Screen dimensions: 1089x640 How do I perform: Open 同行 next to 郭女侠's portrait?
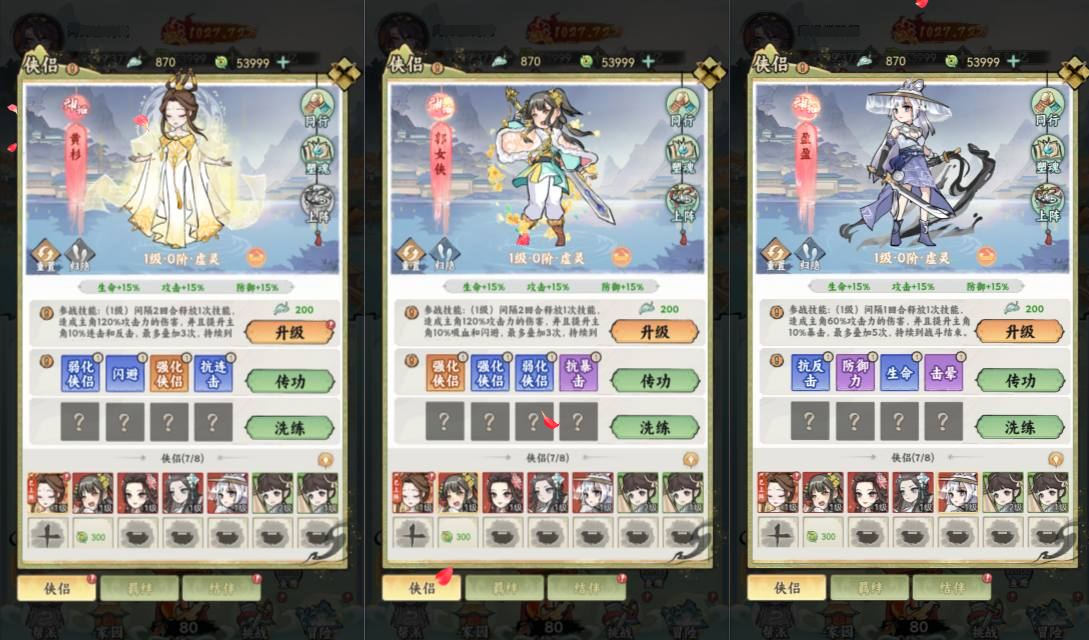(x=683, y=107)
